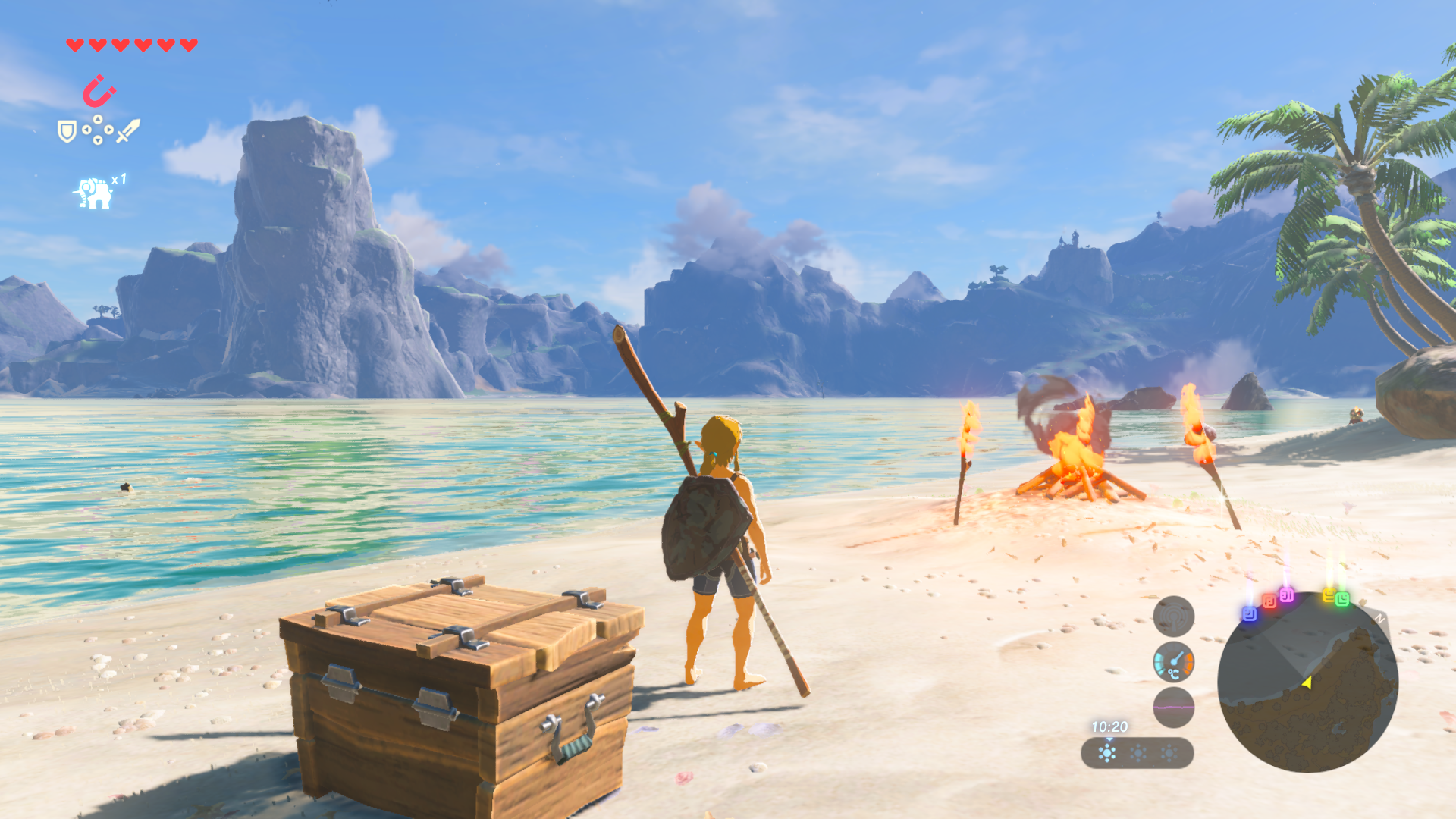Click the glowing elephant Mipha's Grace icon
Image resolution: width=1456 pixels, height=819 pixels.
[x=94, y=193]
